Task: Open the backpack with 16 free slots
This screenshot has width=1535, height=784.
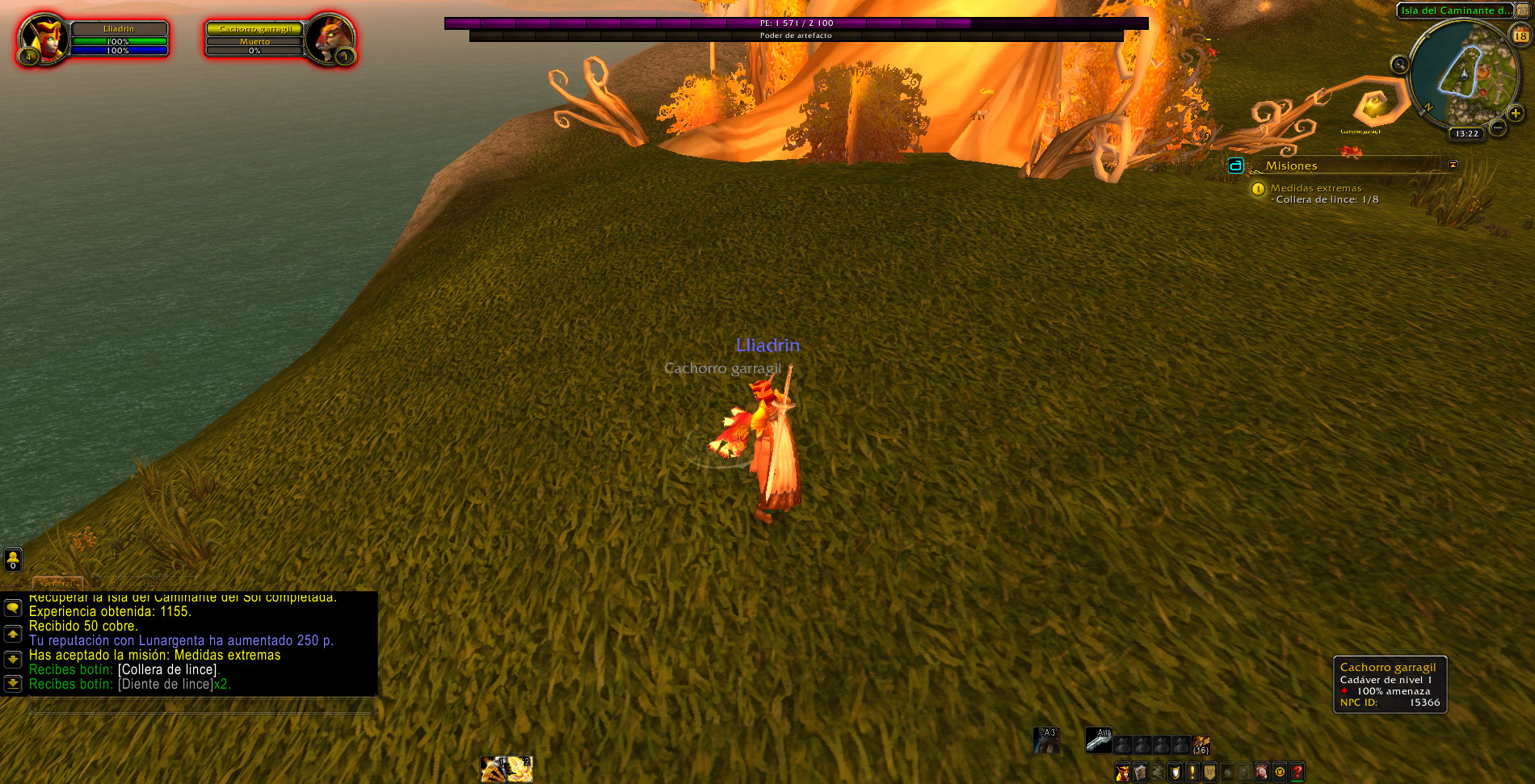Action: click(1201, 744)
